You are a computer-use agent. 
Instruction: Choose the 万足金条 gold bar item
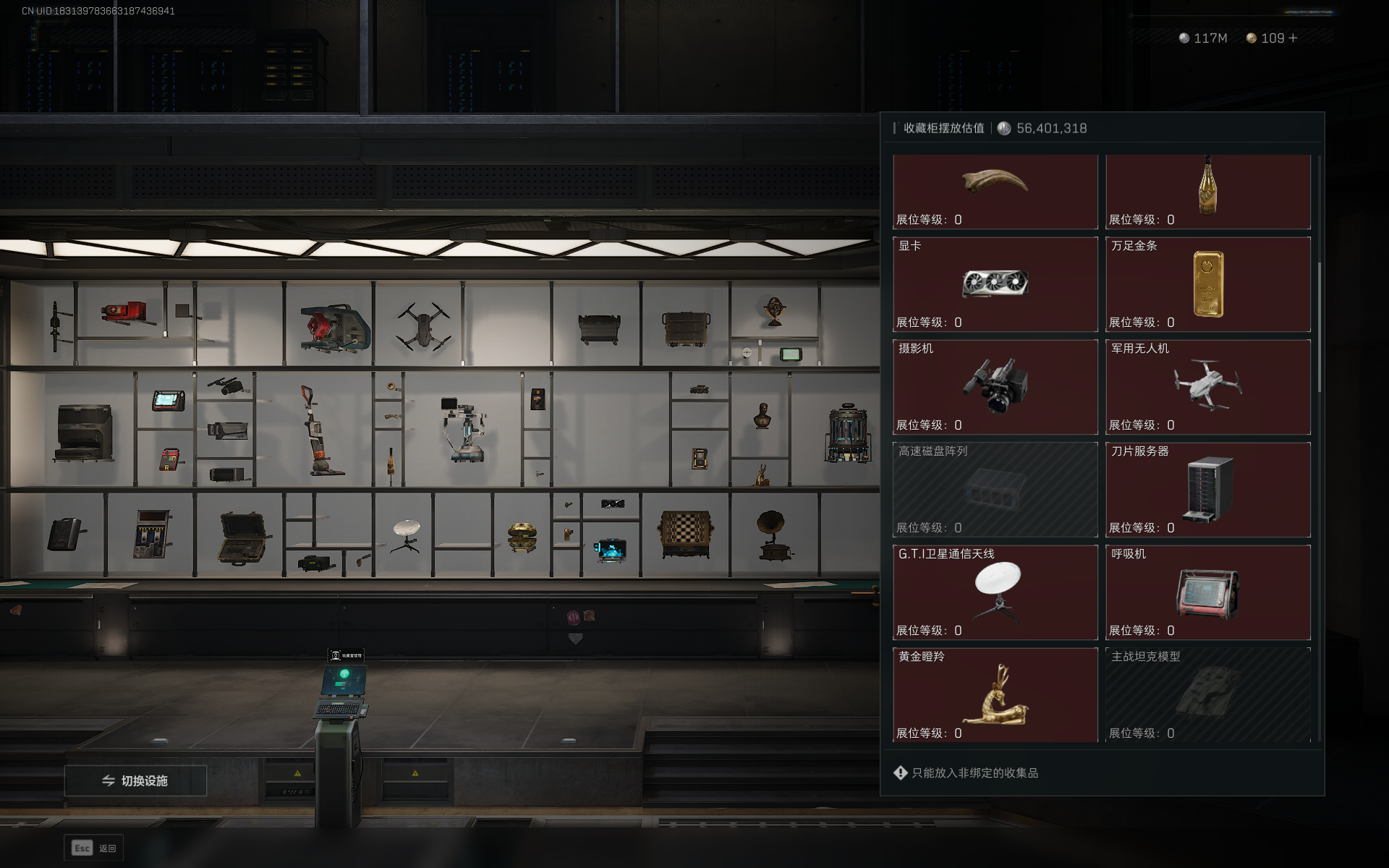coord(1208,284)
